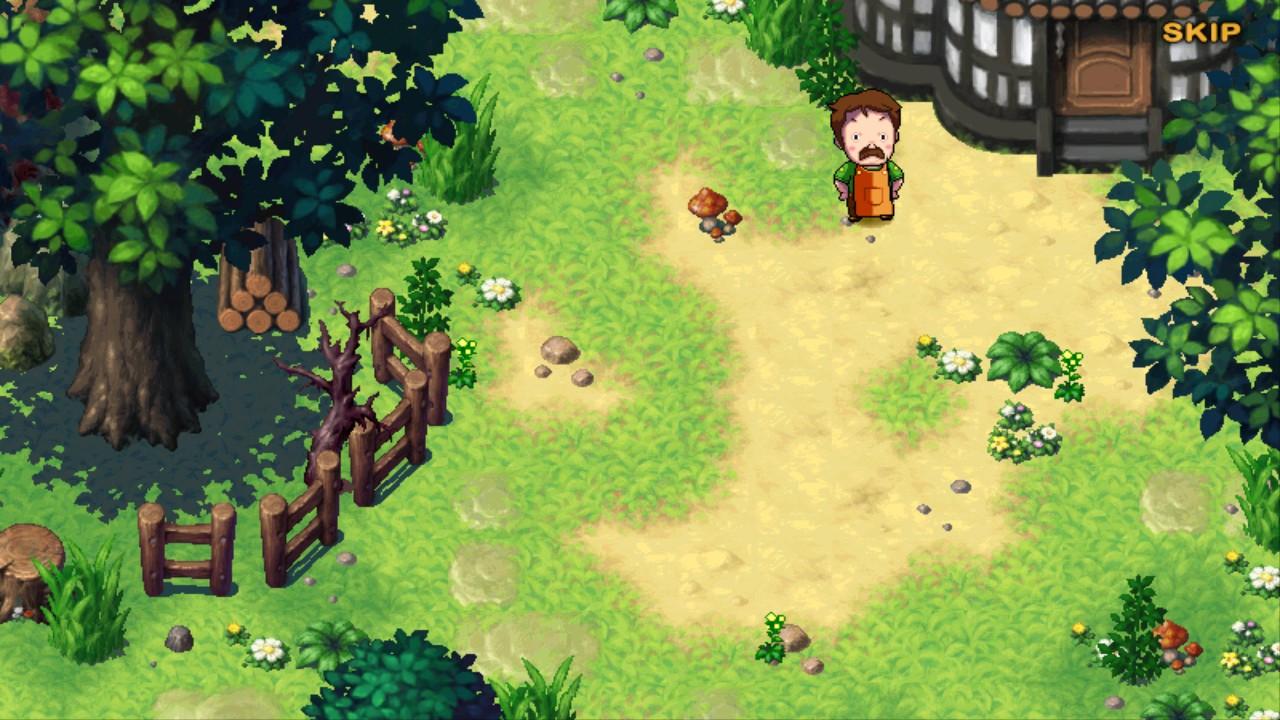1280x720 pixels.
Task: Click the red mushroom on the path
Action: (710, 205)
